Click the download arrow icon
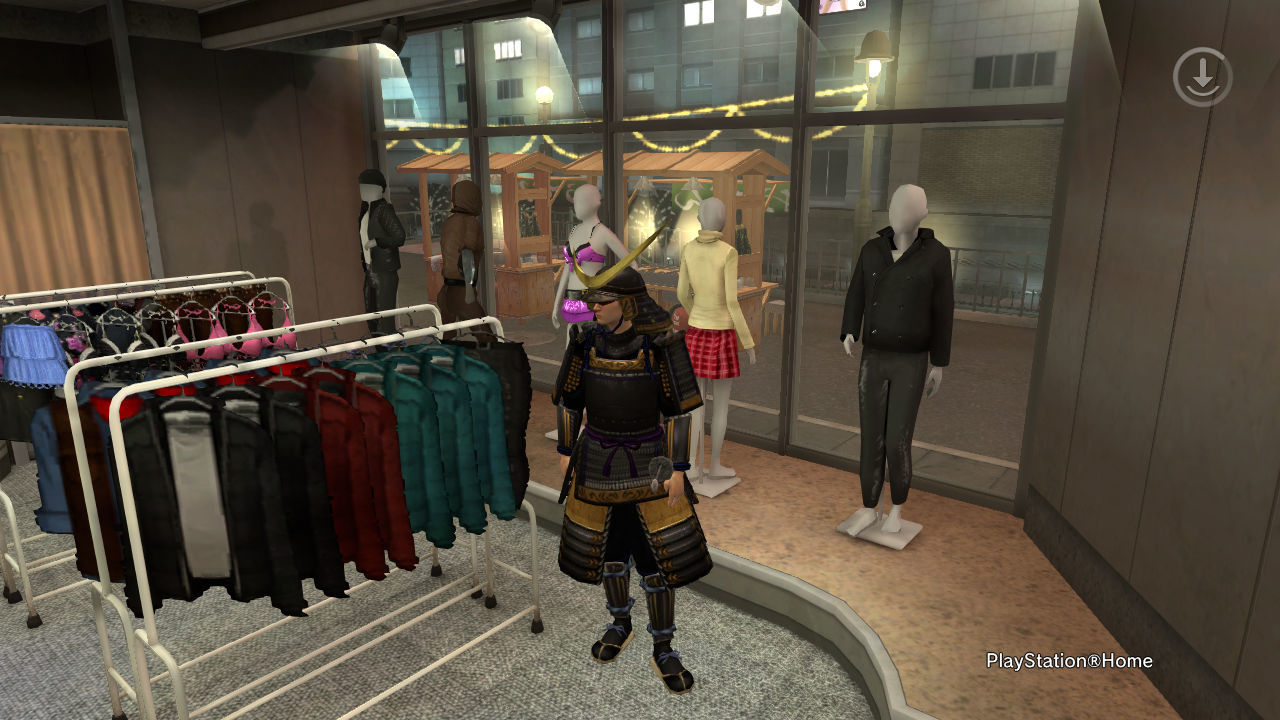The image size is (1280, 720). pyautogui.click(x=1202, y=77)
